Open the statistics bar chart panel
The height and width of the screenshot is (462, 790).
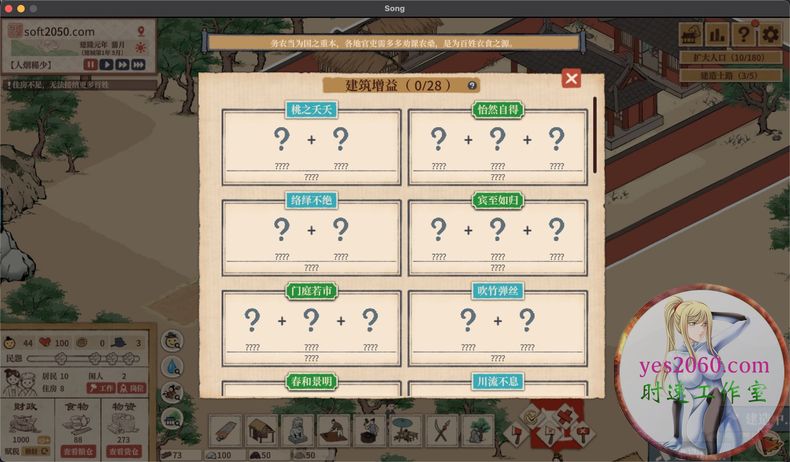pyautogui.click(x=717, y=35)
